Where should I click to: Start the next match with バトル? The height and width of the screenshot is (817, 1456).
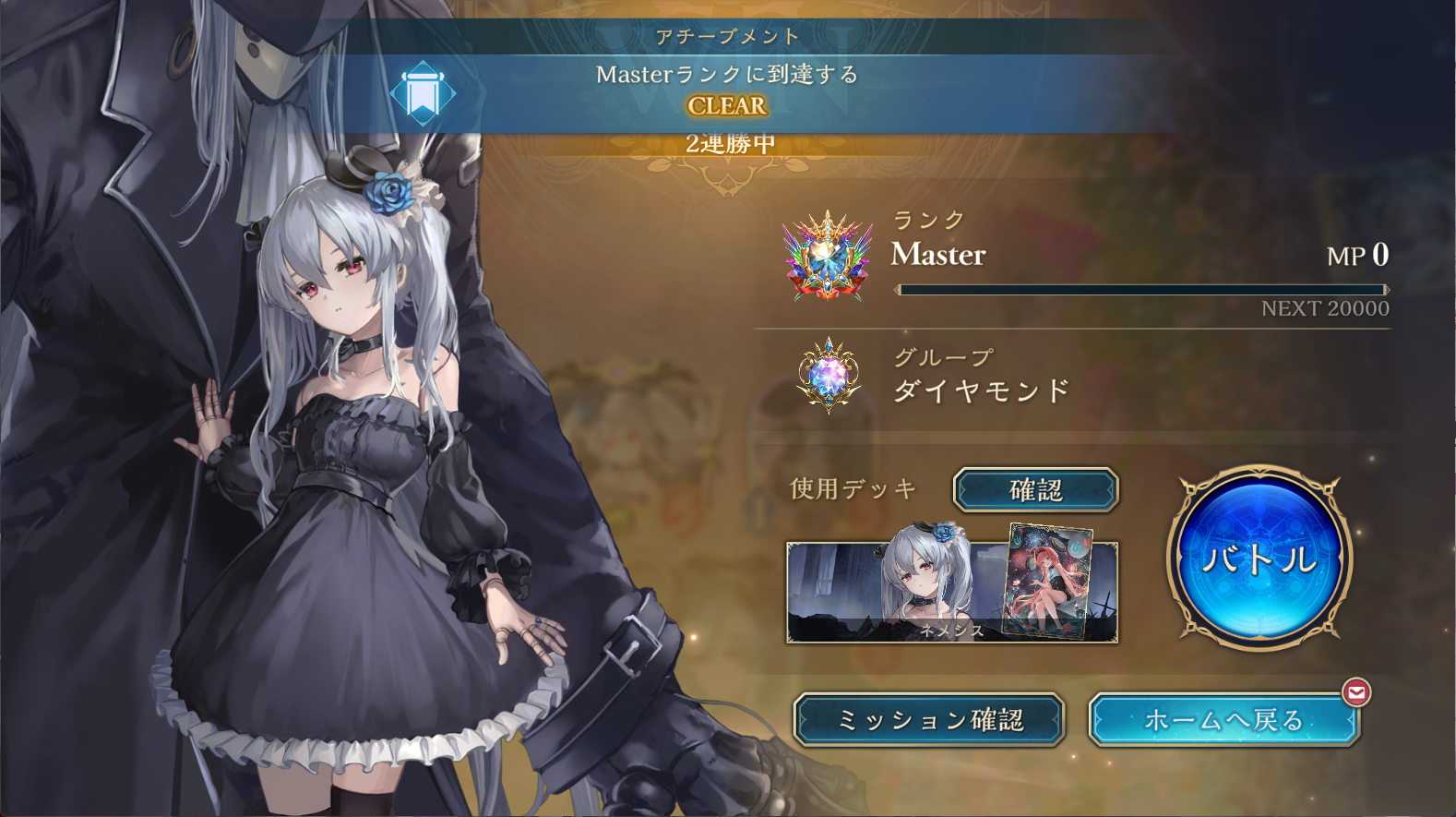click(x=1259, y=558)
